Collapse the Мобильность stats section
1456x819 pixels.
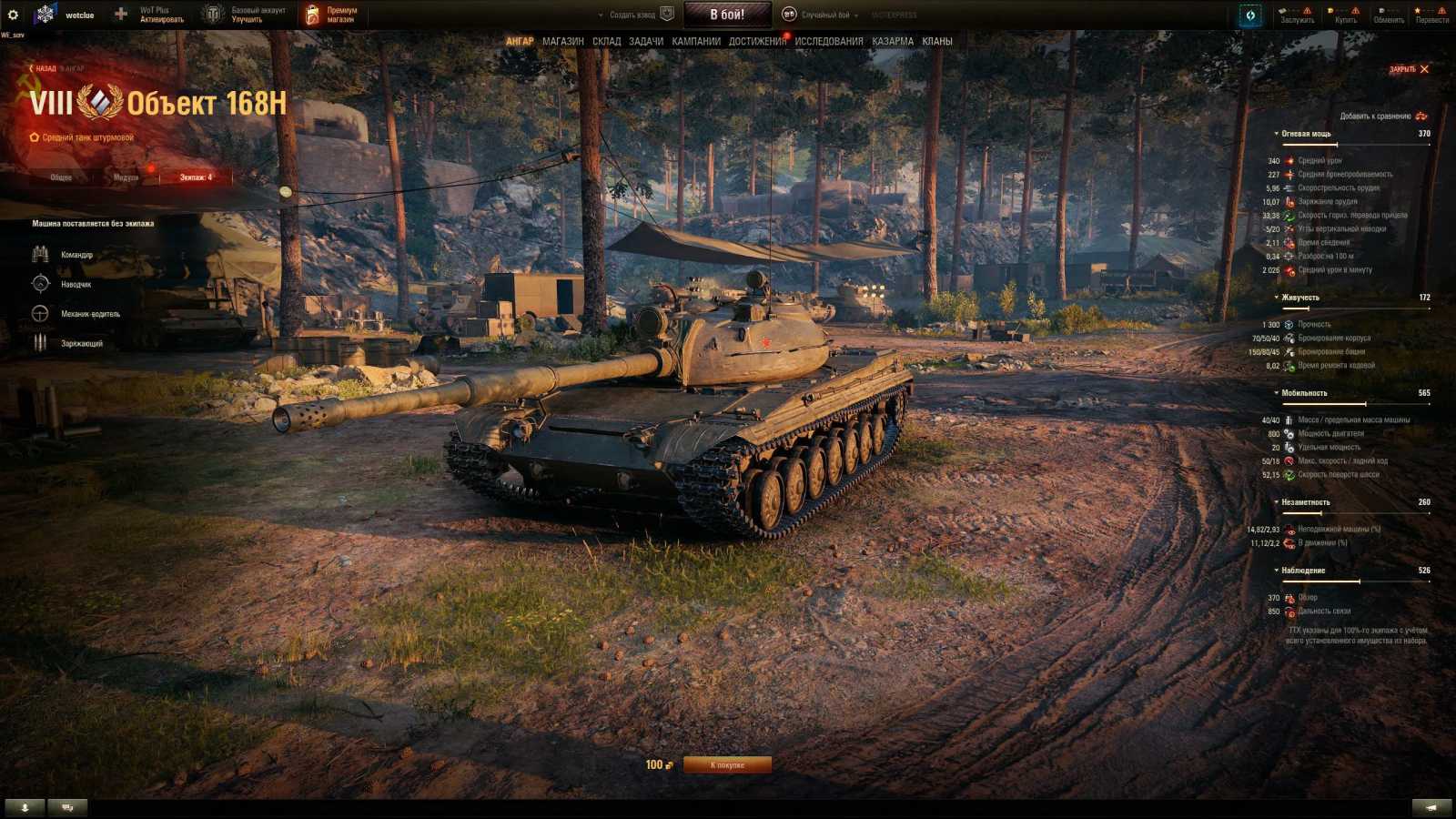pyautogui.click(x=1276, y=392)
